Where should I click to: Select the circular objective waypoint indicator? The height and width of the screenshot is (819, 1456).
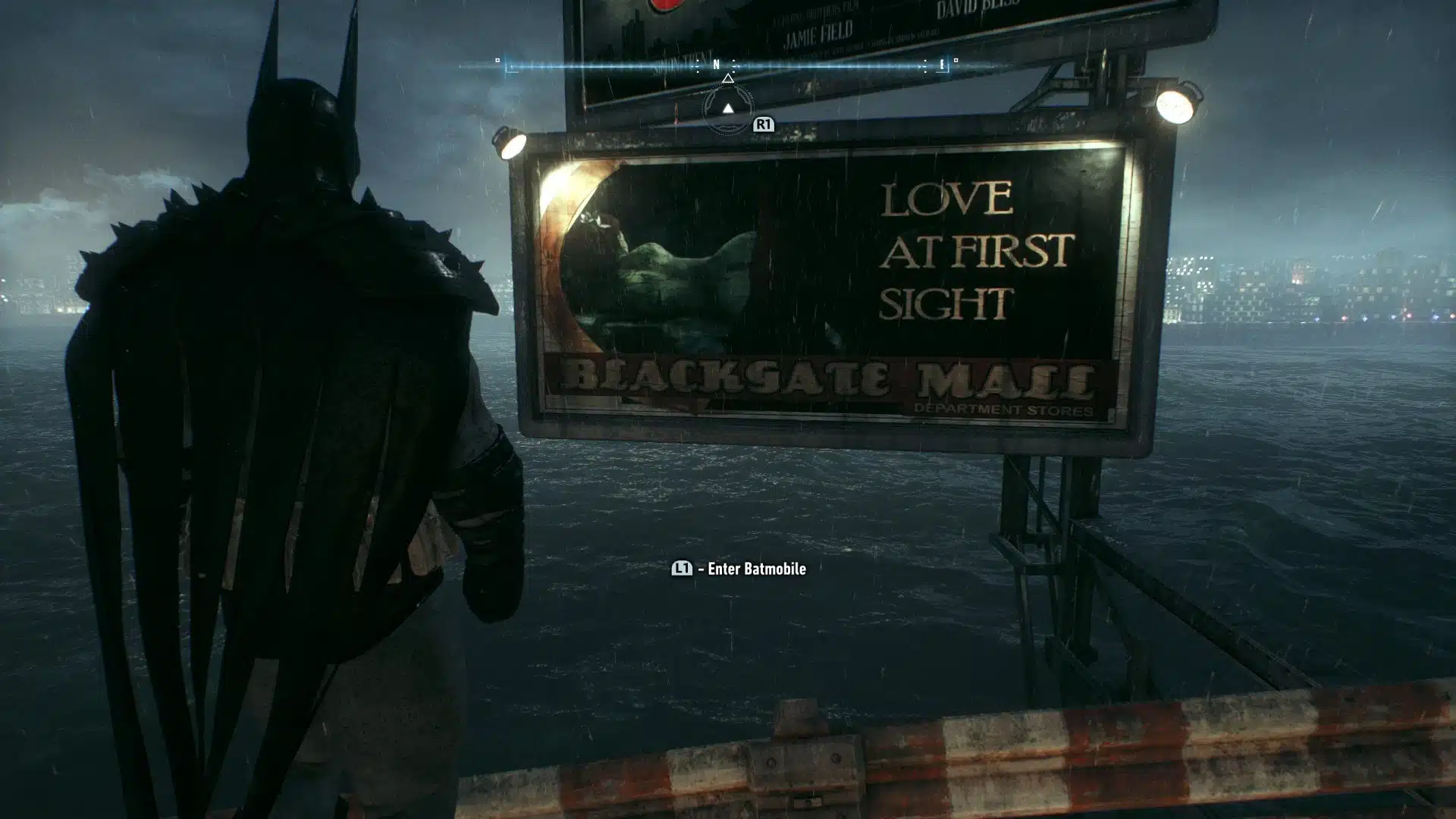[728, 109]
